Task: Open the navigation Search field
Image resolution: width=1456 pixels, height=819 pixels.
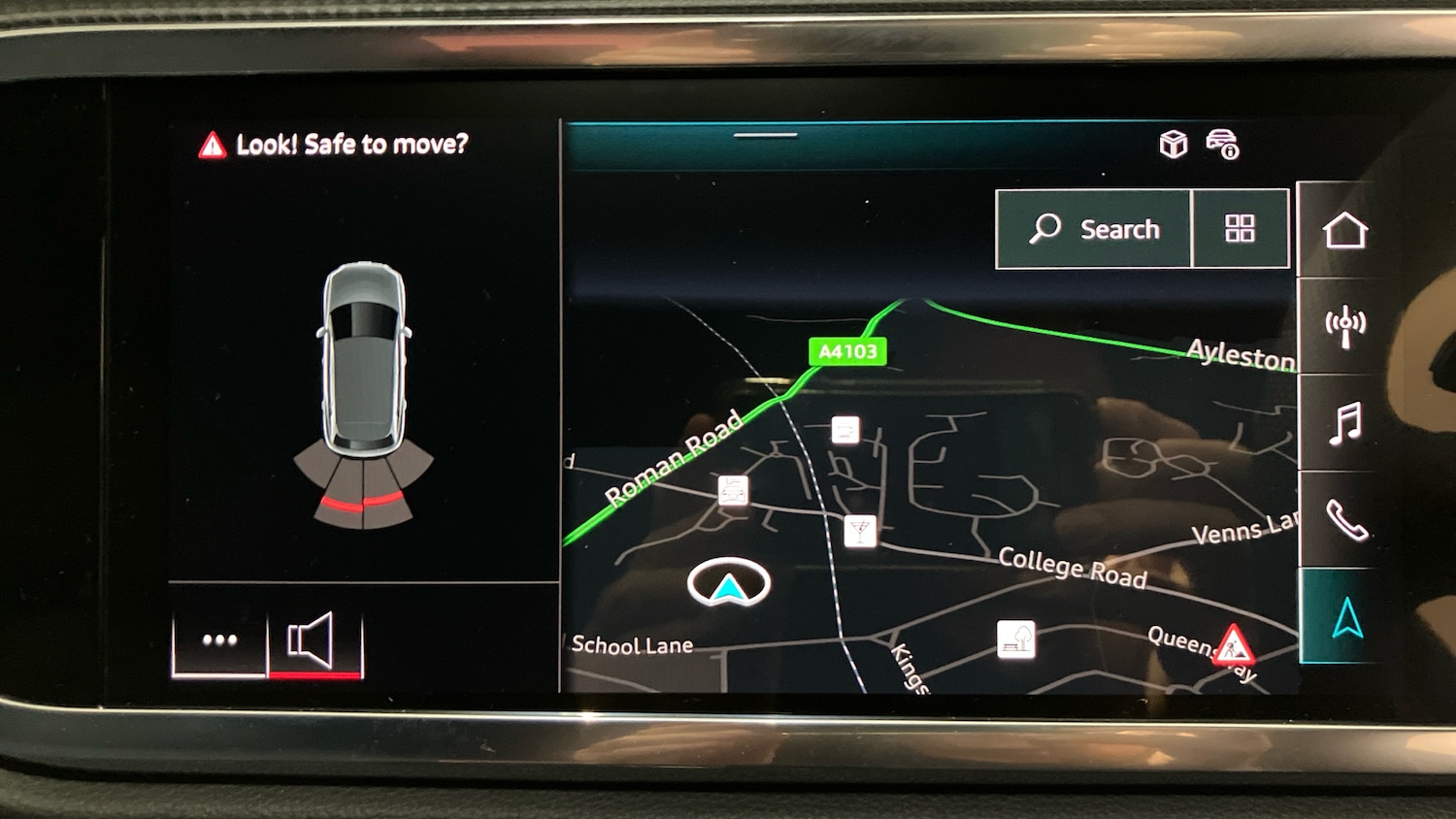Action: point(1094,229)
